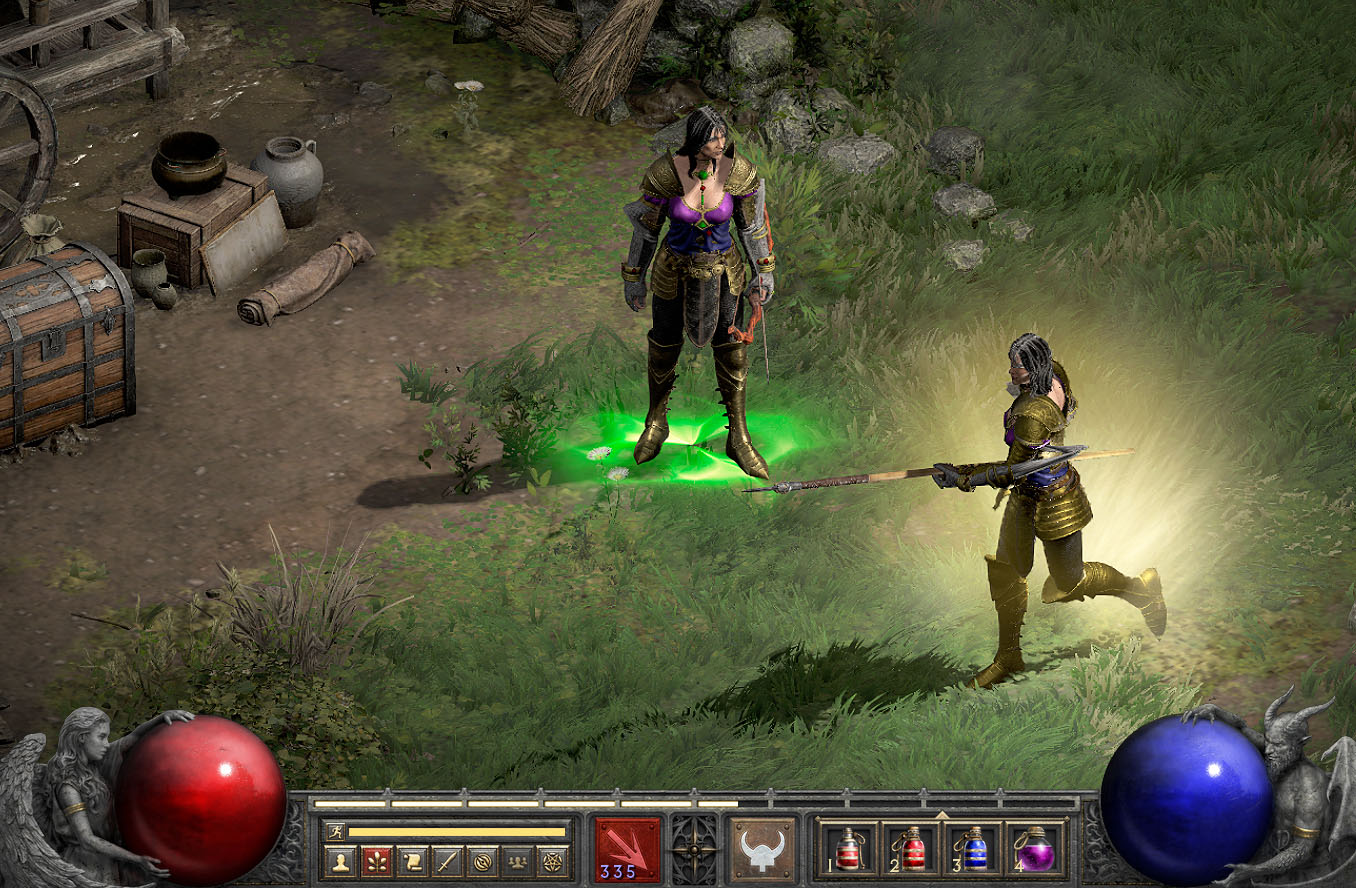The height and width of the screenshot is (888, 1356).
Task: Open the inventory sword button
Action: click(x=447, y=860)
